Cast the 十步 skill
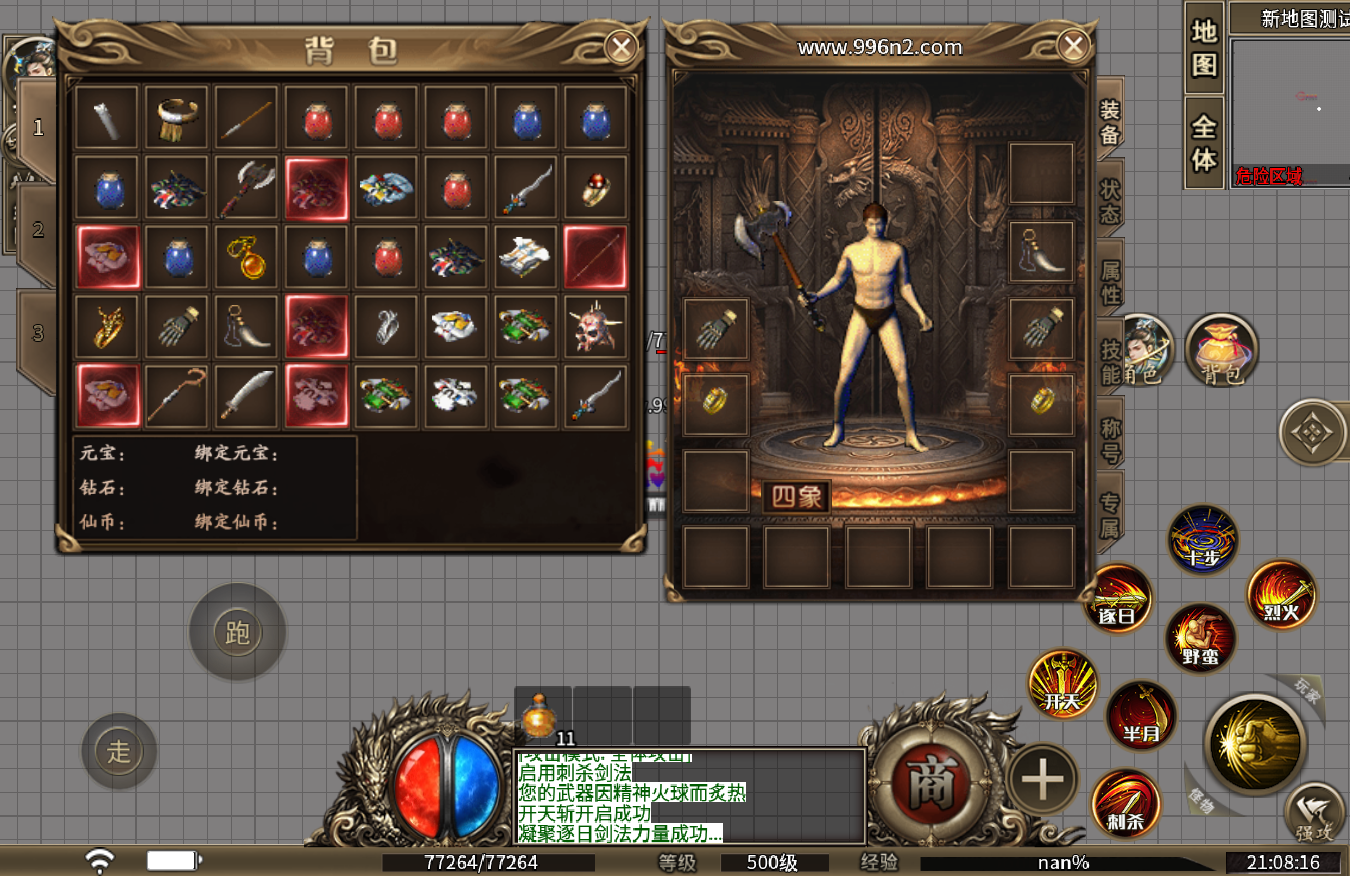Viewport: 1350px width, 876px height. tap(1203, 540)
